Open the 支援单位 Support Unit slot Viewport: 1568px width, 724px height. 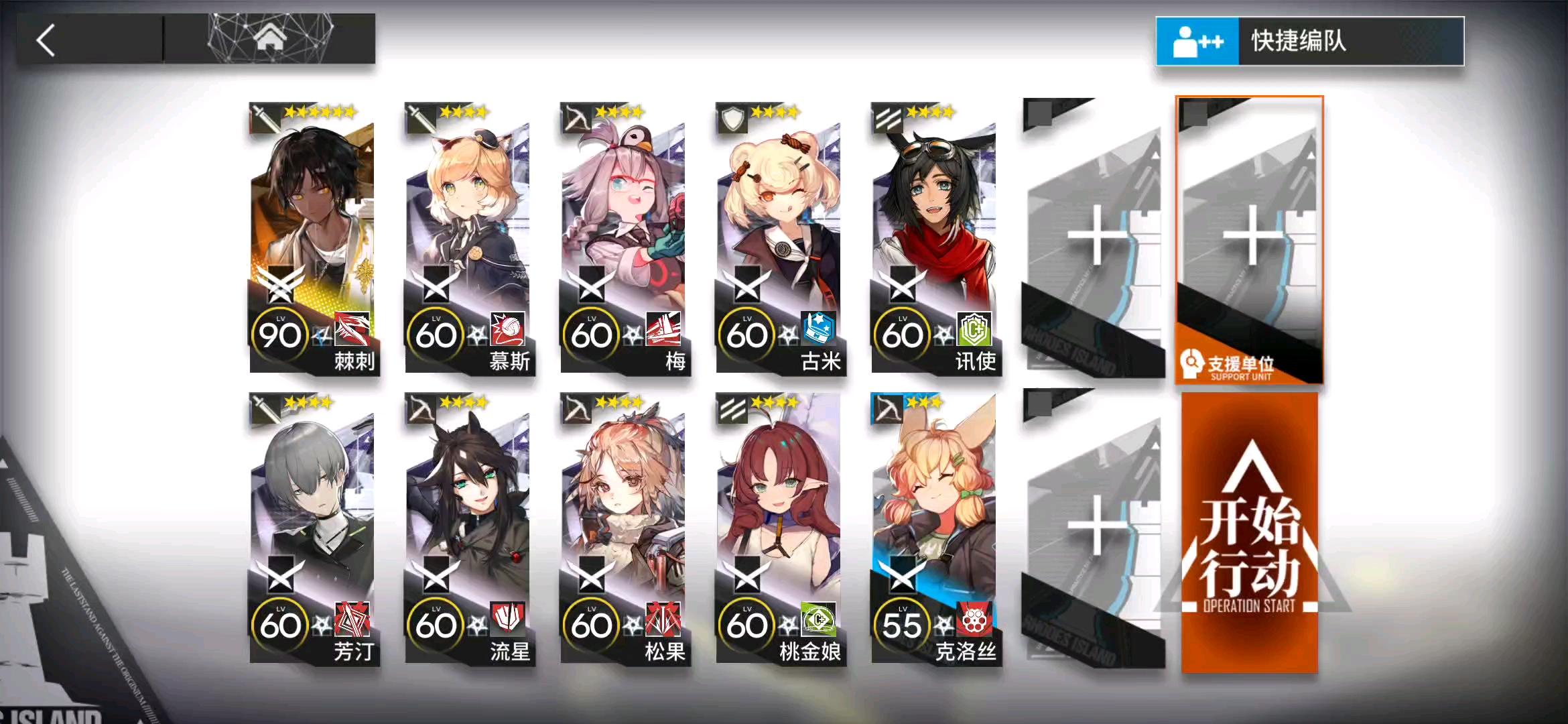tap(1248, 235)
